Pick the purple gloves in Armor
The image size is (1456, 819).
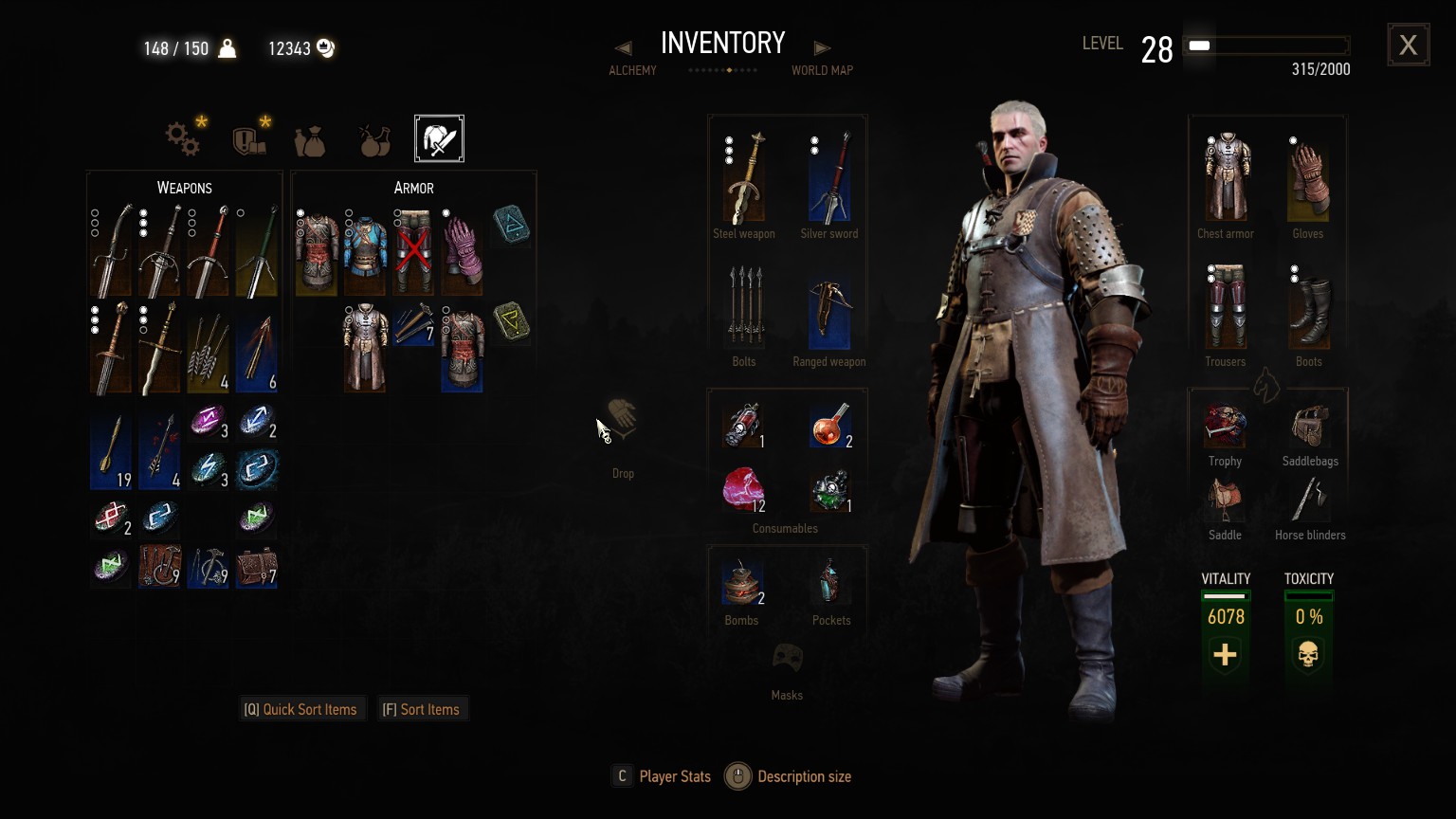pos(462,251)
